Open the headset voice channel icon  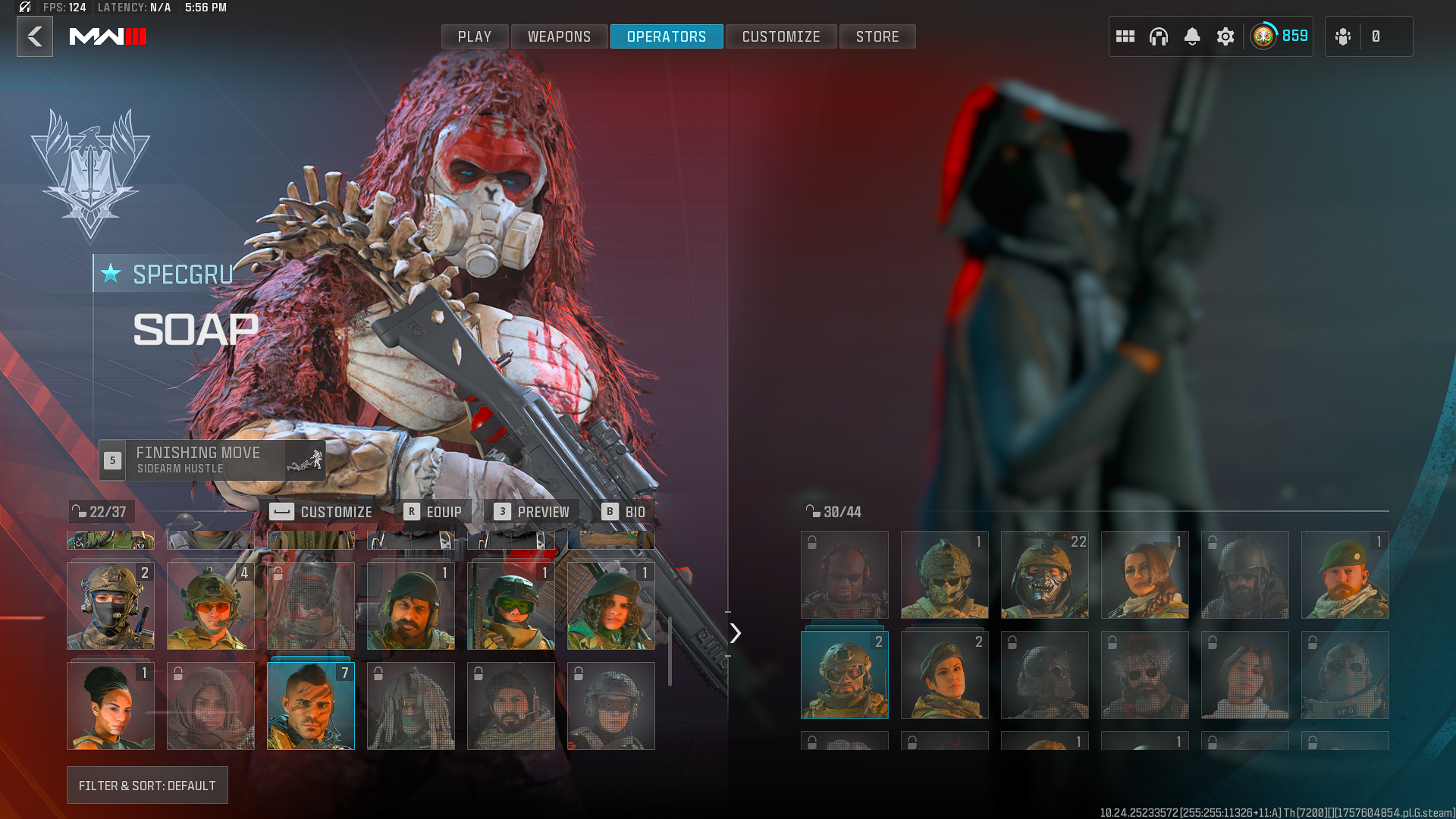point(1159,36)
